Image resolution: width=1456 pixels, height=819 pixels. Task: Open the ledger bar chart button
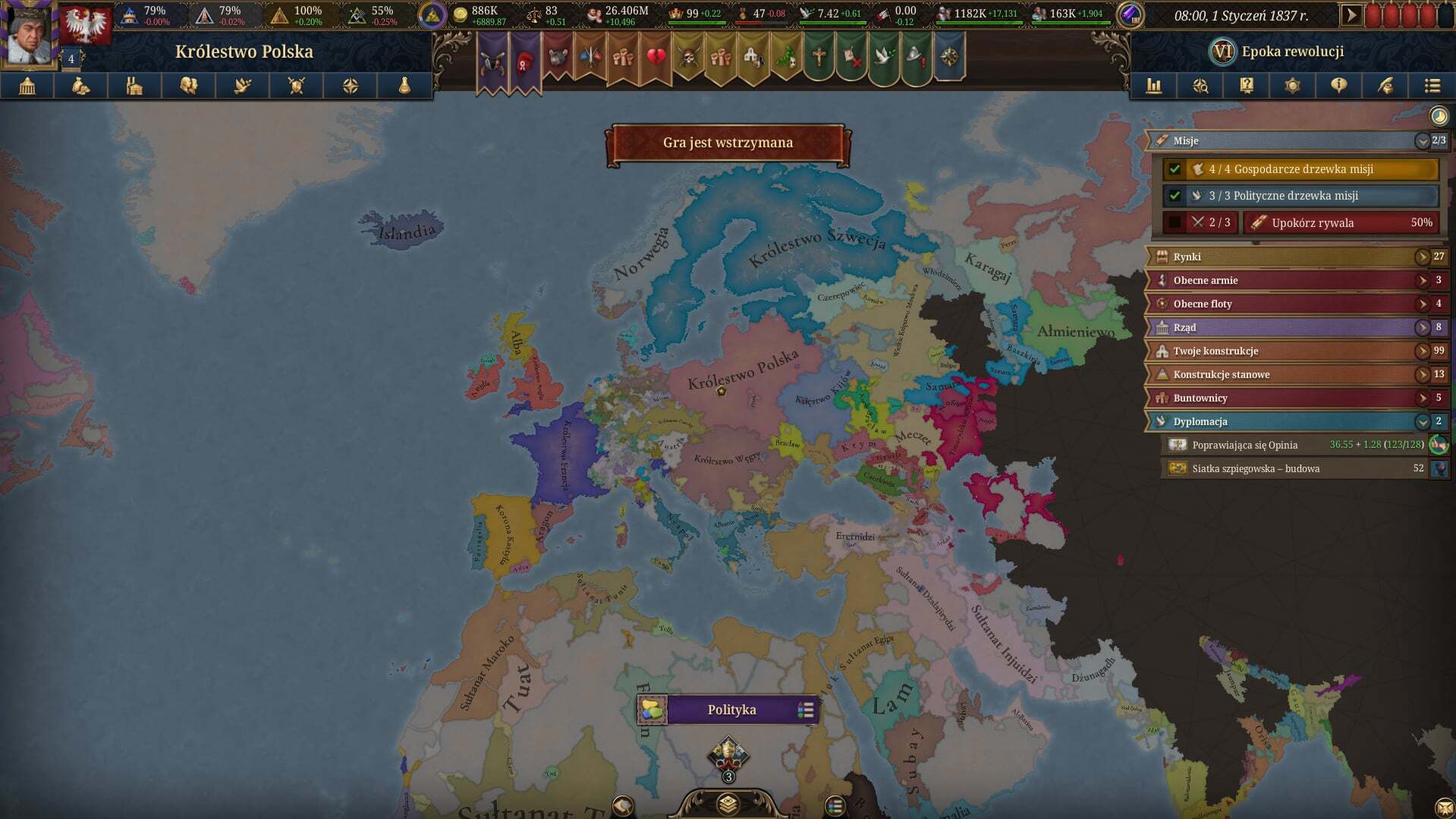coord(1154,86)
